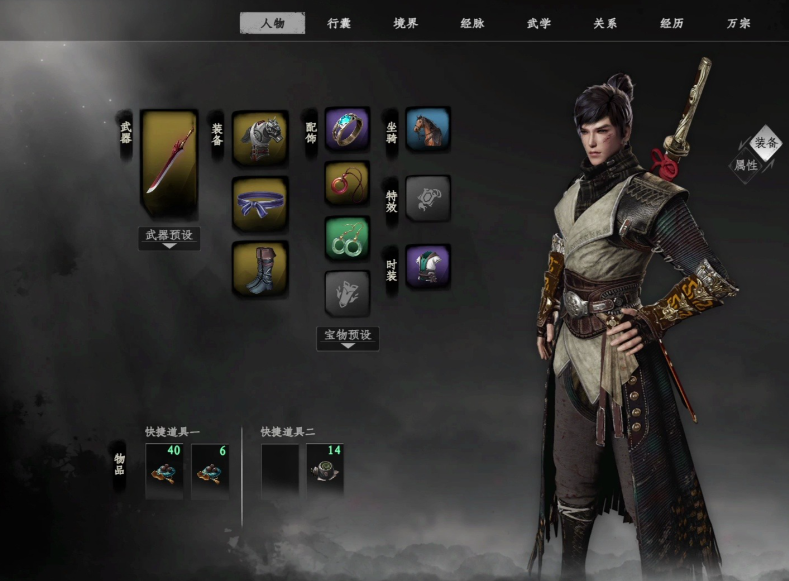Expand the 宝物预设 dropdown
This screenshot has width=789, height=581.
click(347, 338)
